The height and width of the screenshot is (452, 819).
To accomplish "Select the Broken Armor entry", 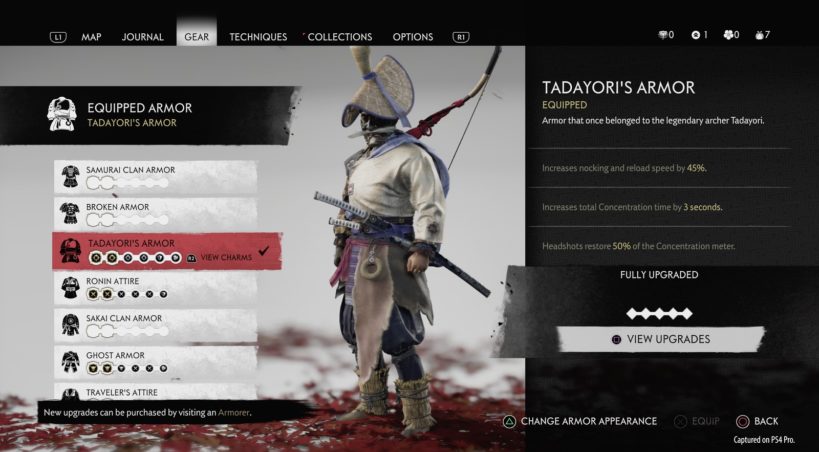I will [155, 214].
